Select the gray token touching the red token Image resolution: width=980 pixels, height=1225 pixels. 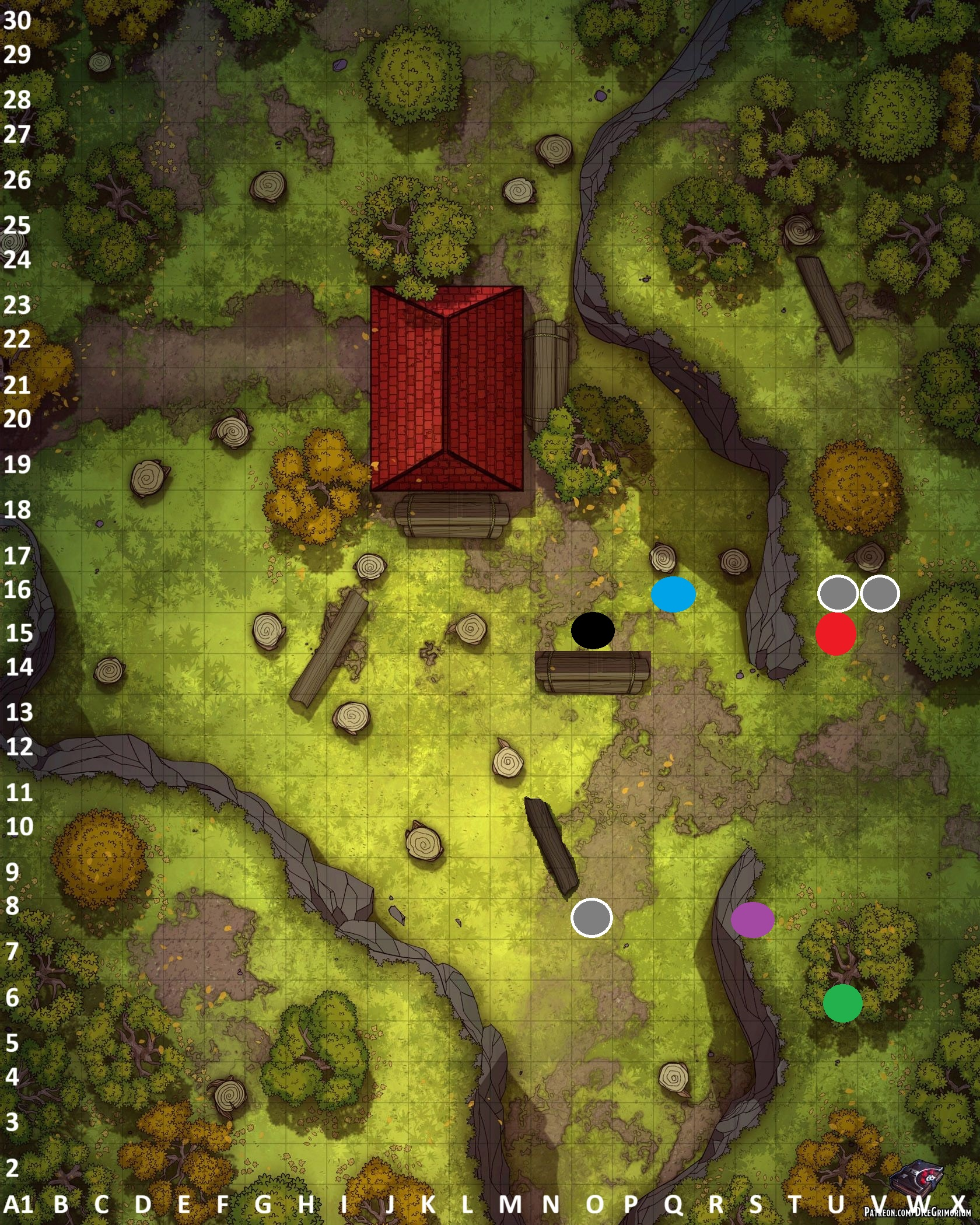[x=838, y=594]
